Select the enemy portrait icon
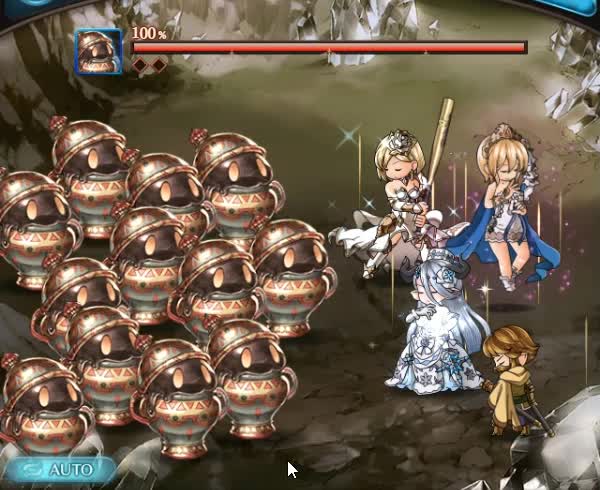Screen dimensions: 600x490 point(99,52)
